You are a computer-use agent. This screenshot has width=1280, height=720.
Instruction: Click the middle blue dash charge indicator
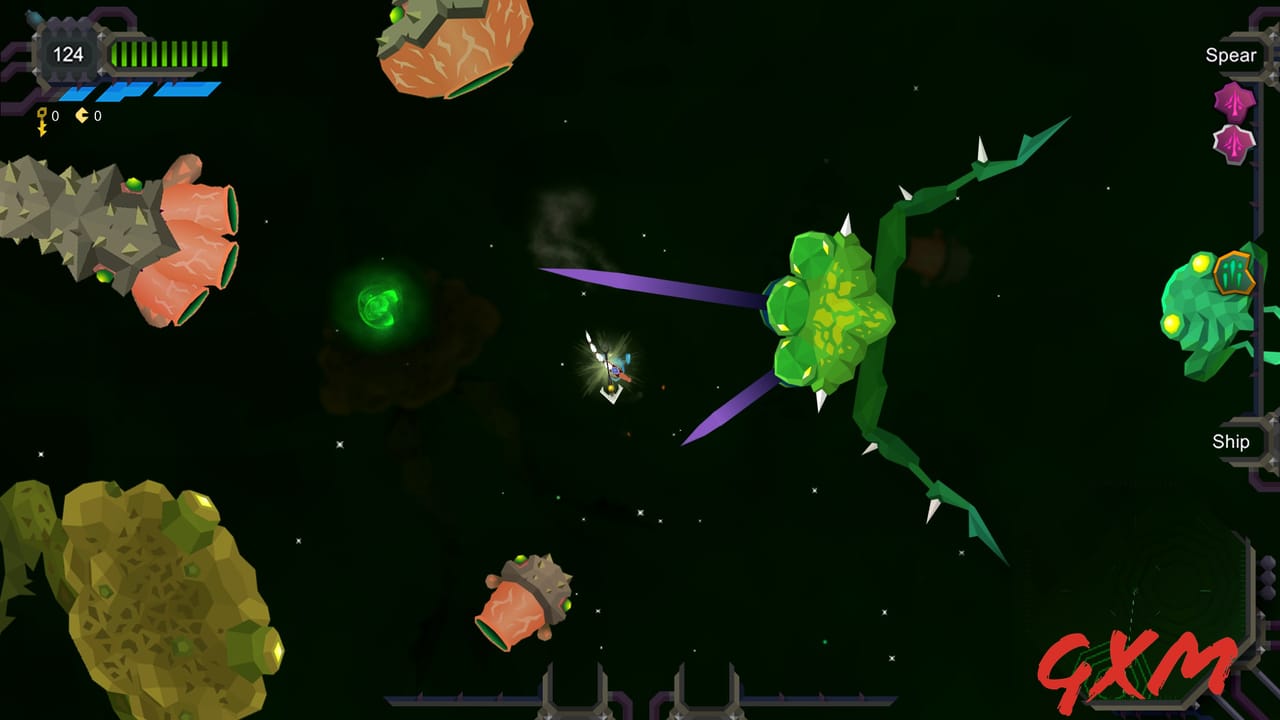(125, 92)
